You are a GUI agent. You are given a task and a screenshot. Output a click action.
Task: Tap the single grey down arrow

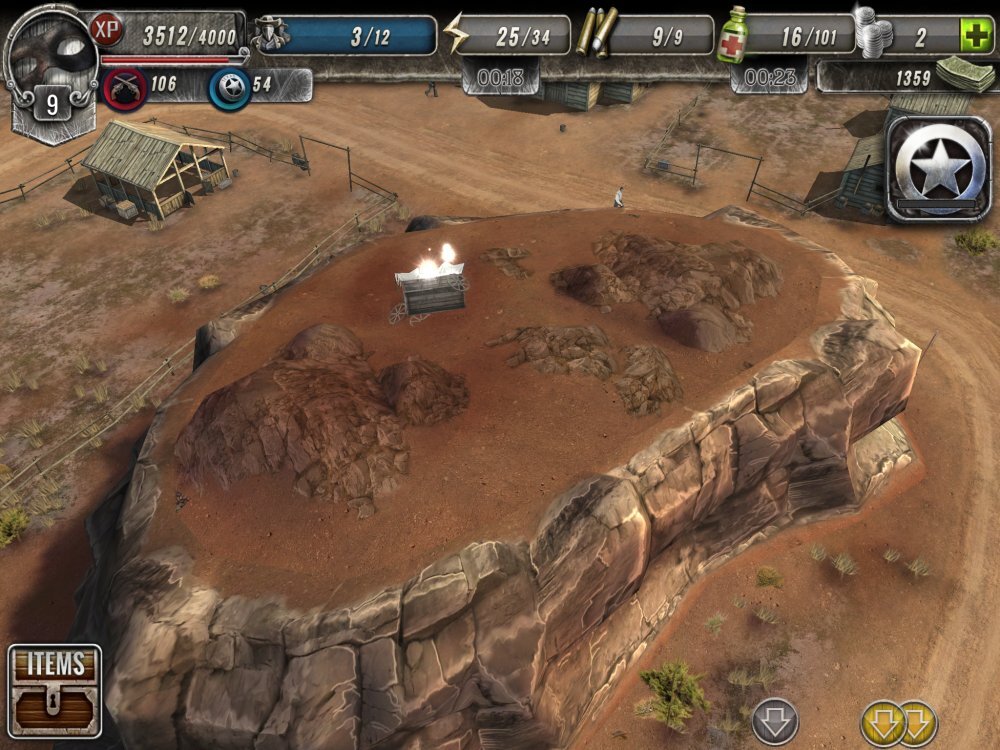pyautogui.click(x=774, y=720)
